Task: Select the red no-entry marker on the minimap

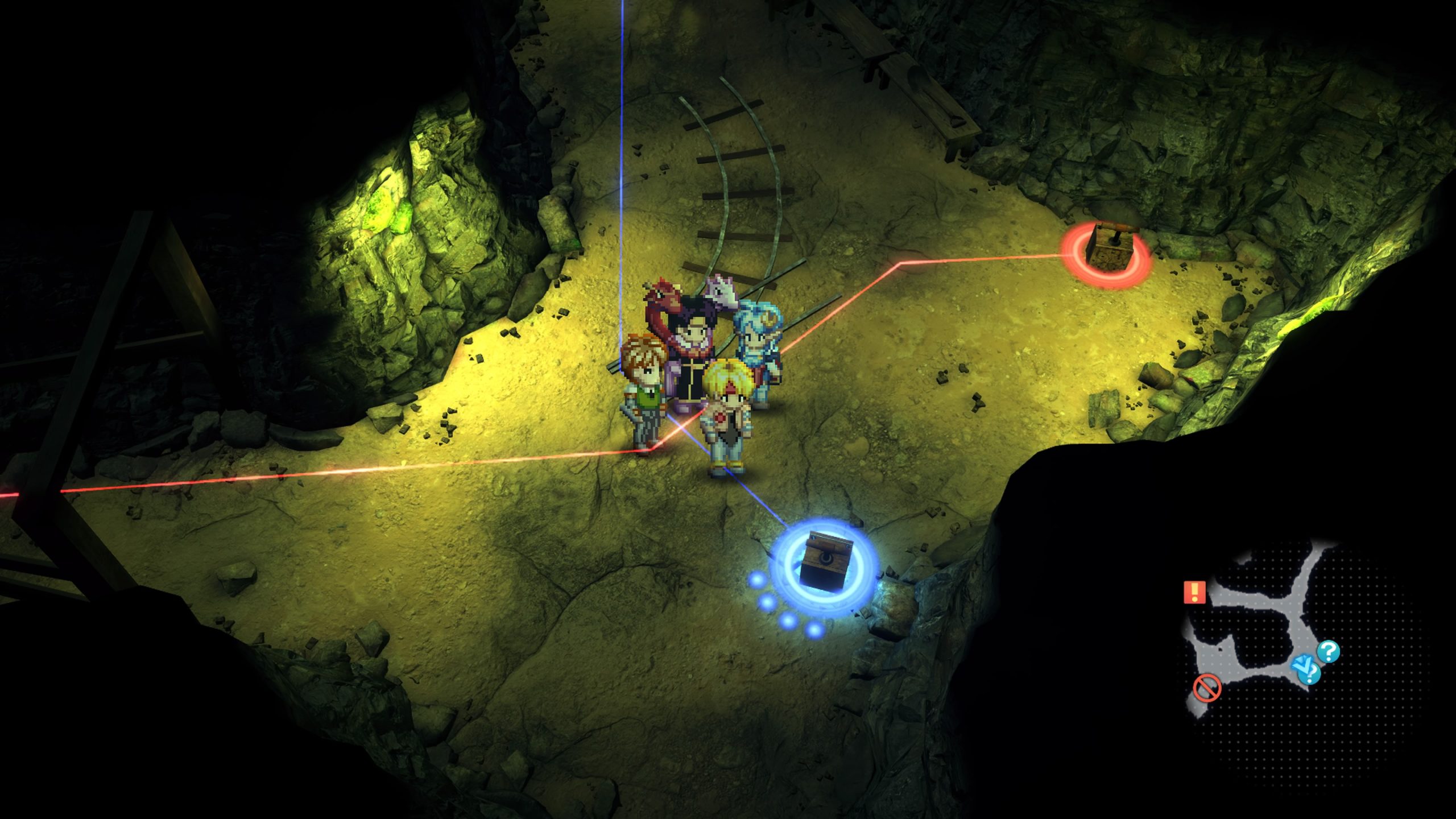Action: click(1207, 689)
